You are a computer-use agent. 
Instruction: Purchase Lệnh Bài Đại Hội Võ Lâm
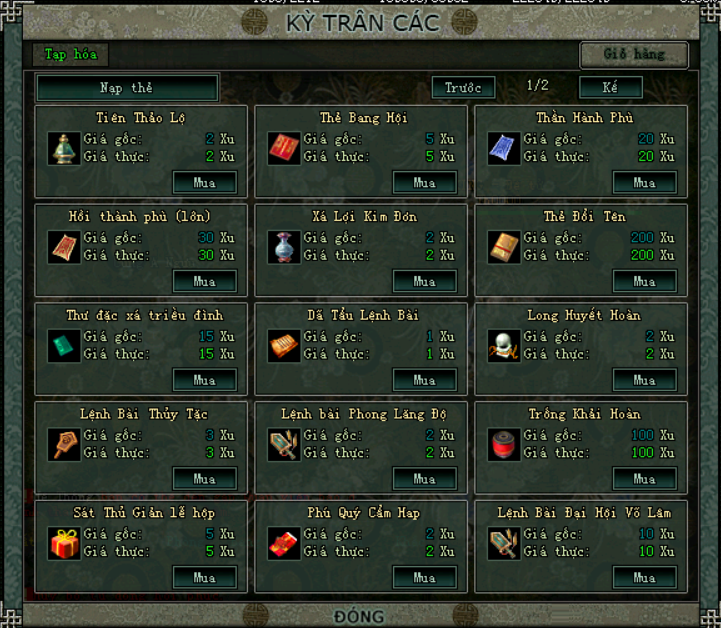click(x=645, y=578)
